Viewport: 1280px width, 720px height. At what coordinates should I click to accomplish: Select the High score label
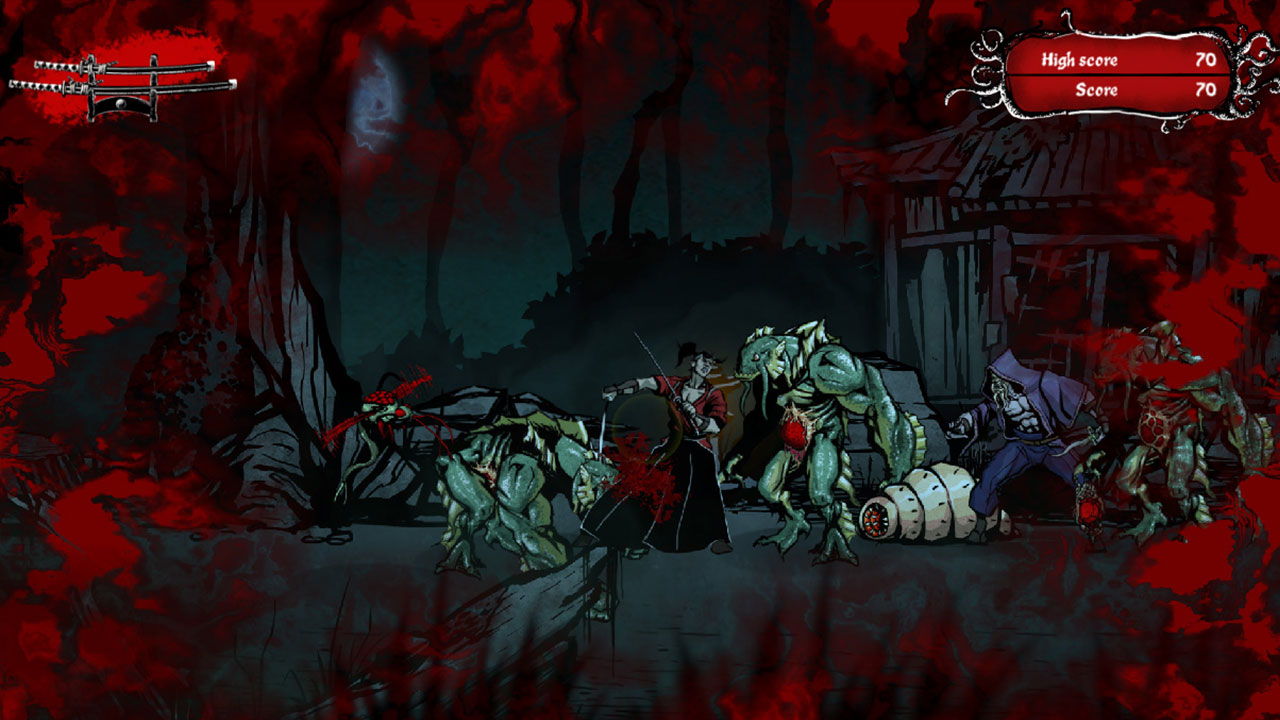click(1080, 60)
